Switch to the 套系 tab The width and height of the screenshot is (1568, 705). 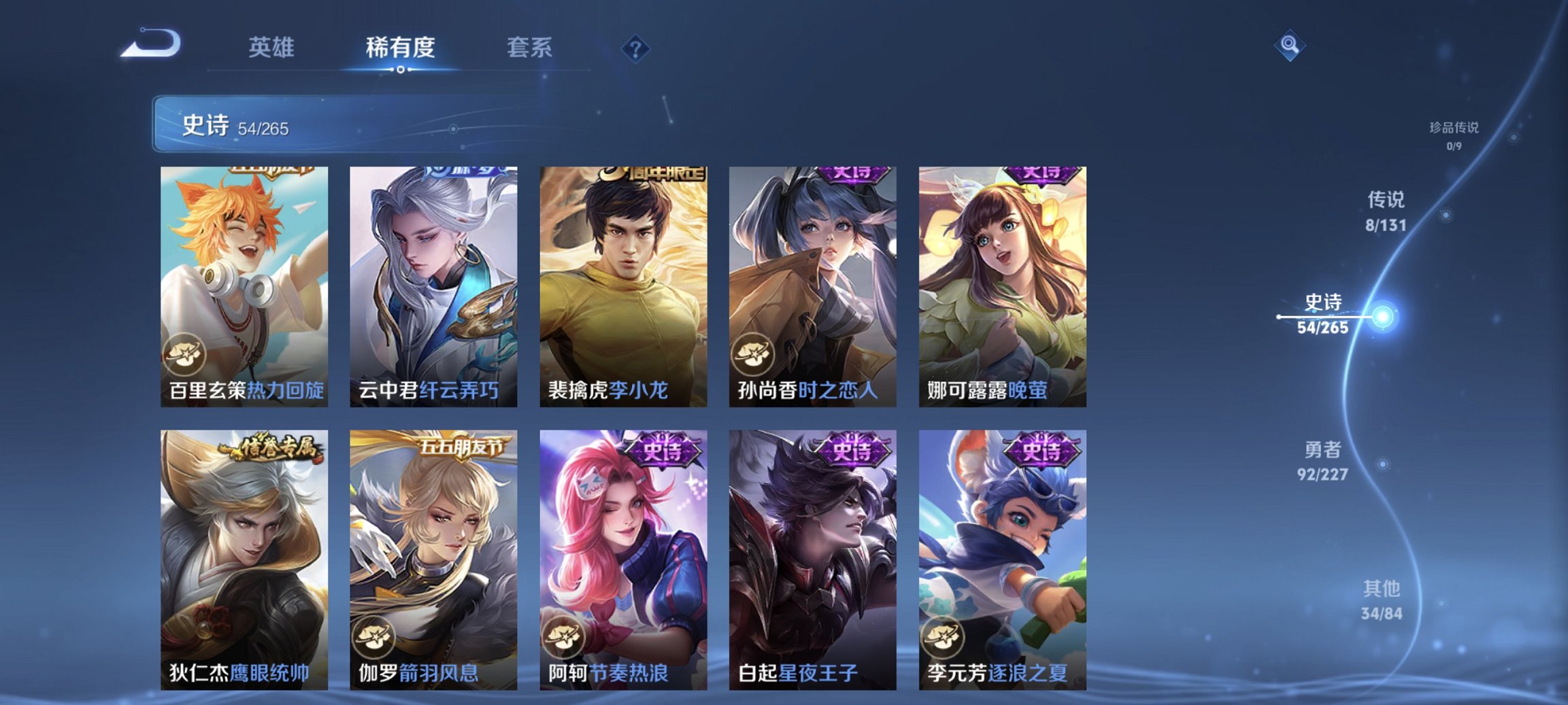(527, 48)
